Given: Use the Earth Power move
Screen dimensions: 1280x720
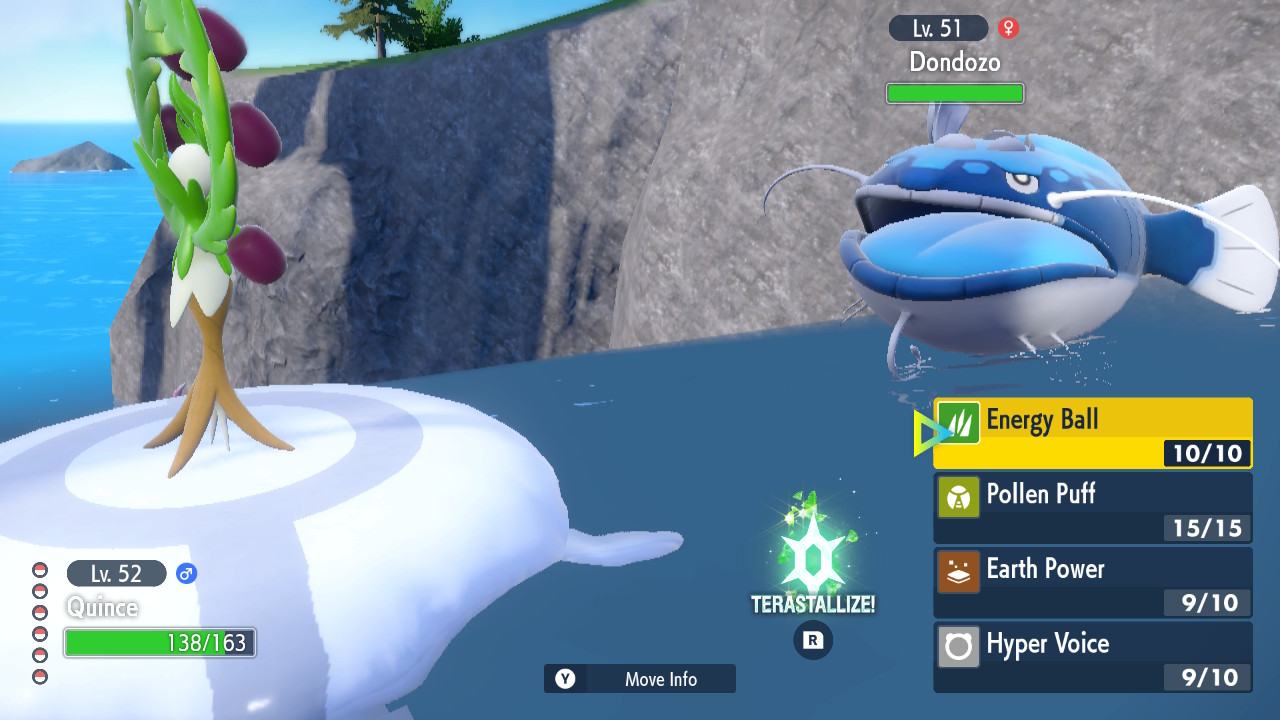Looking at the screenshot, I should tap(1092, 582).
